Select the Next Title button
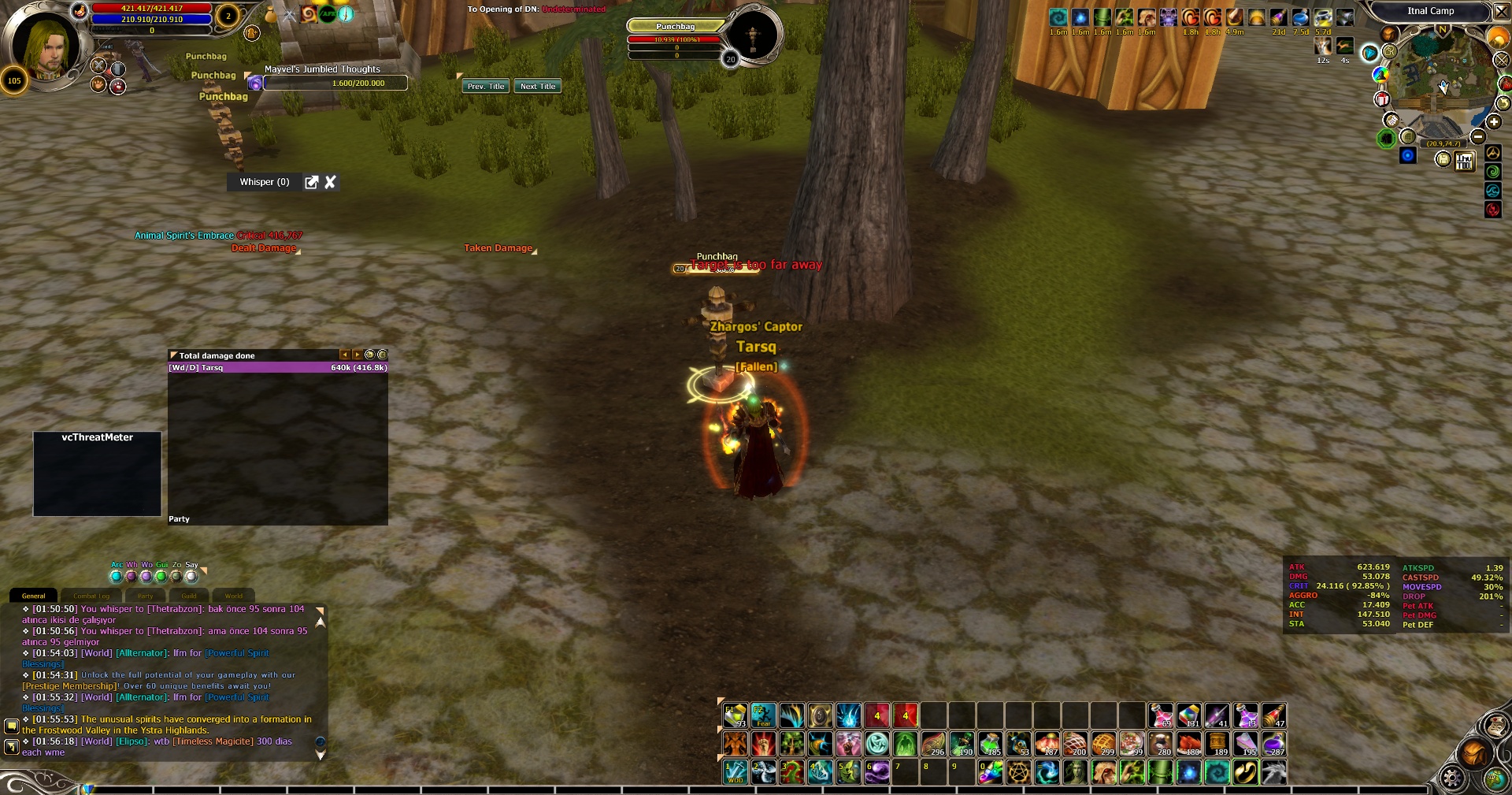Image resolution: width=1512 pixels, height=795 pixels. pyautogui.click(x=538, y=87)
